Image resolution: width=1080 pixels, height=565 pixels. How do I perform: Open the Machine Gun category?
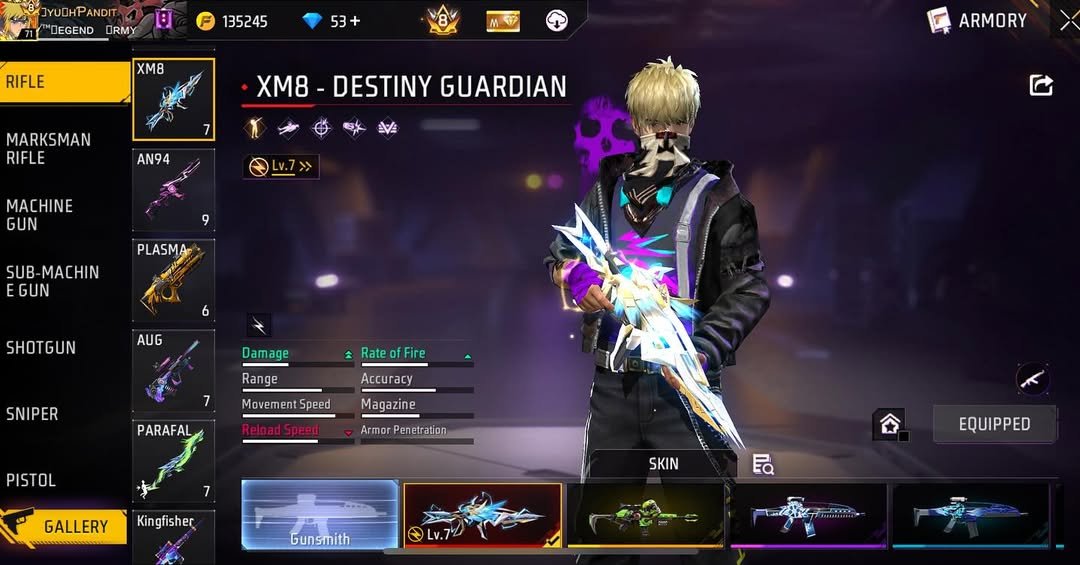40,214
